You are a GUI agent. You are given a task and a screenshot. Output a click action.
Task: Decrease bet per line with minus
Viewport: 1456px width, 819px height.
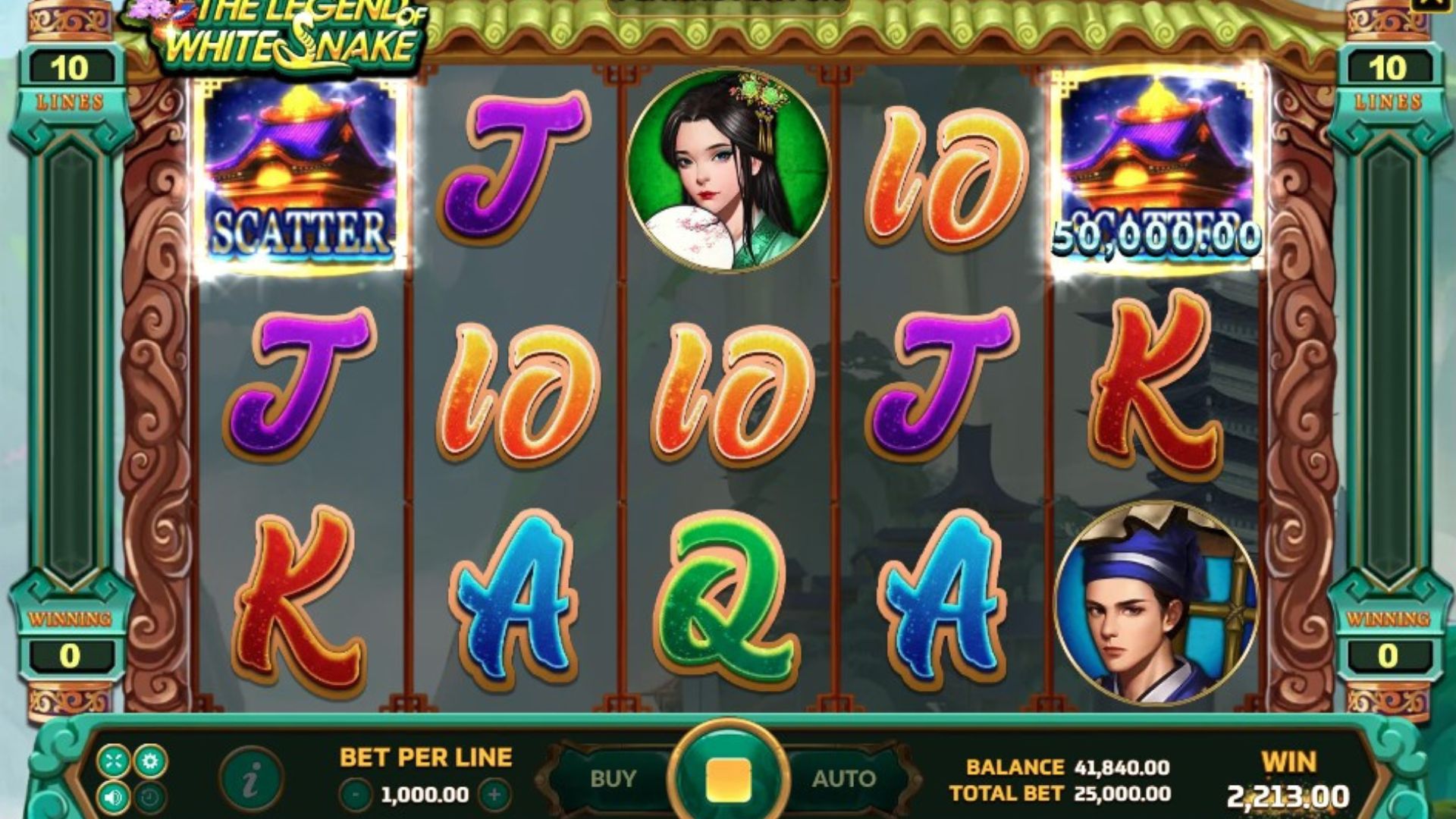click(x=356, y=795)
